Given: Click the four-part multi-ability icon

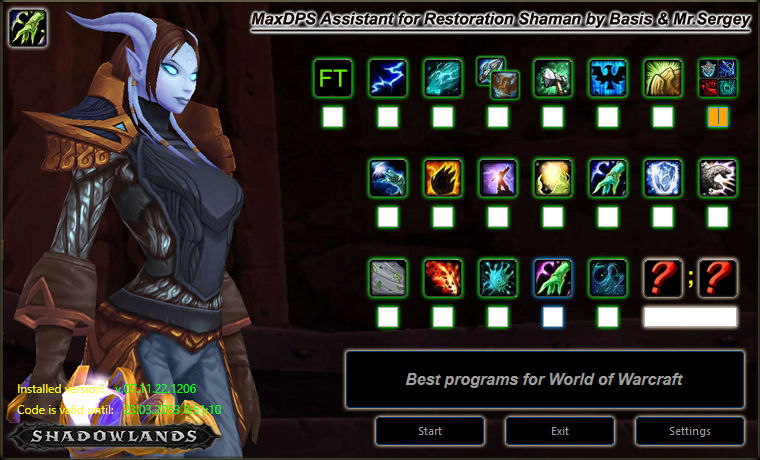Looking at the screenshot, I should click(x=718, y=77).
